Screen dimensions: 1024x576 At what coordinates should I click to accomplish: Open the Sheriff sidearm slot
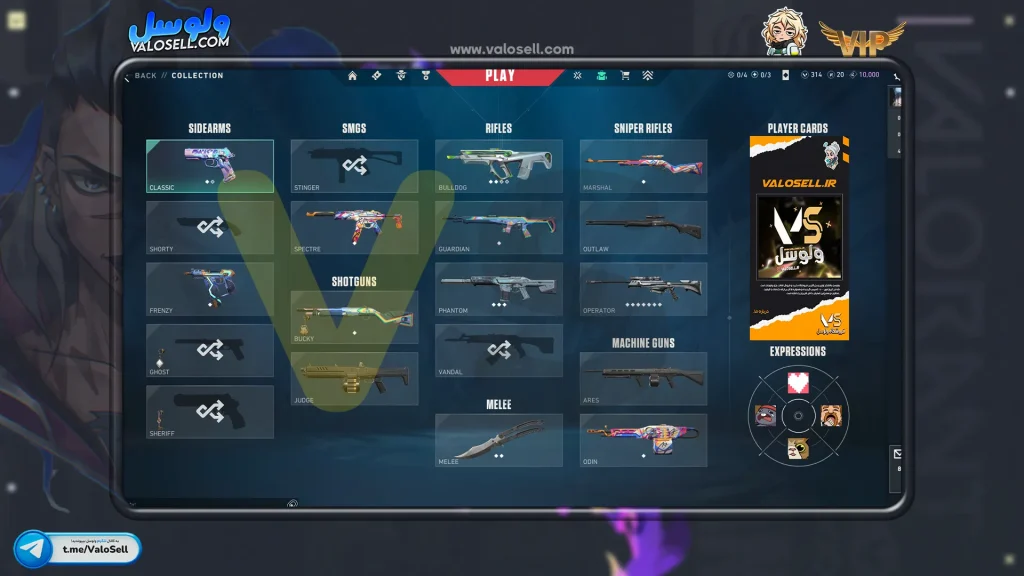pyautogui.click(x=210, y=412)
